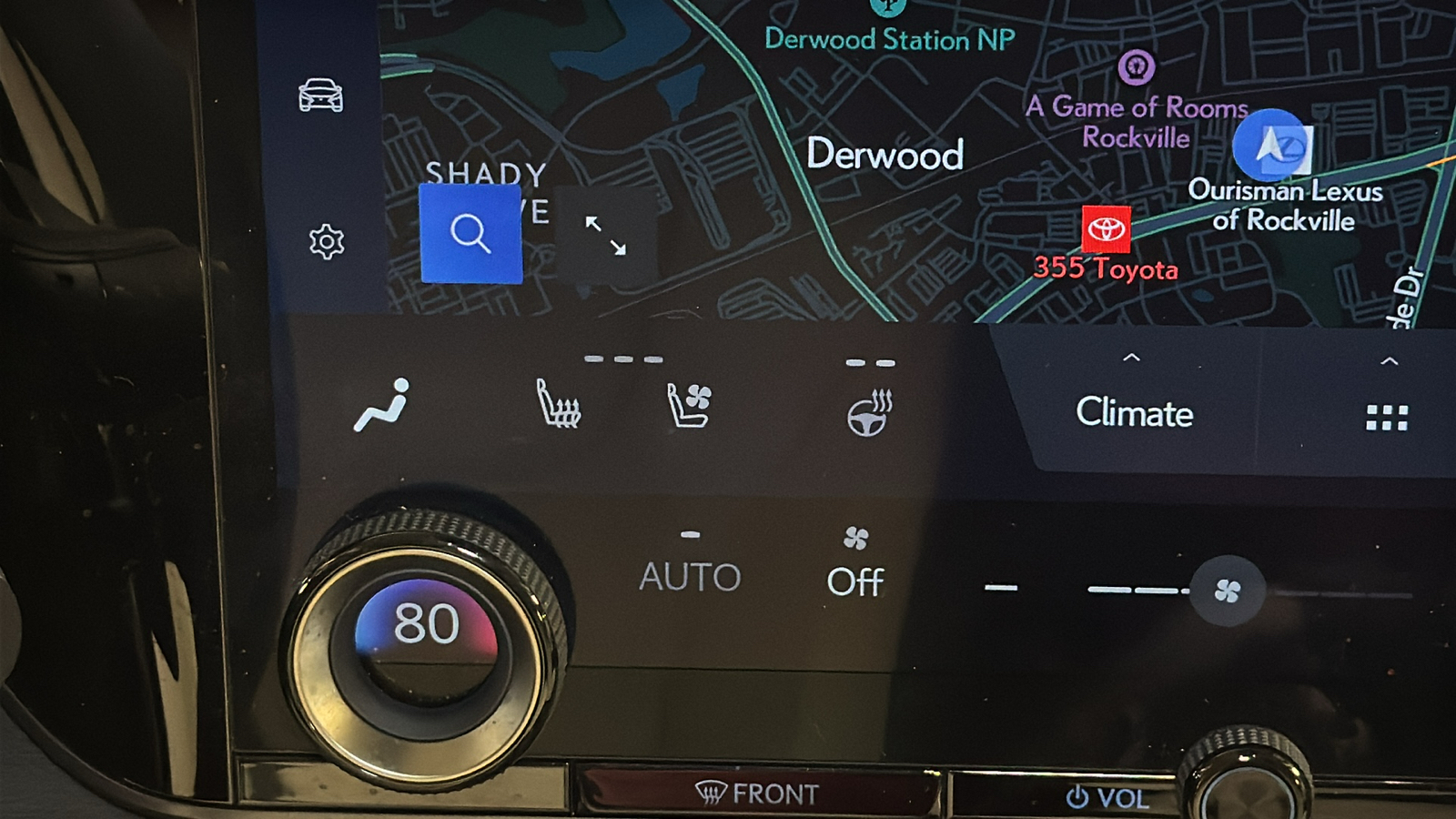Viewport: 1456px width, 819px height.
Task: Tap the temperature display showing 80
Action: click(428, 624)
